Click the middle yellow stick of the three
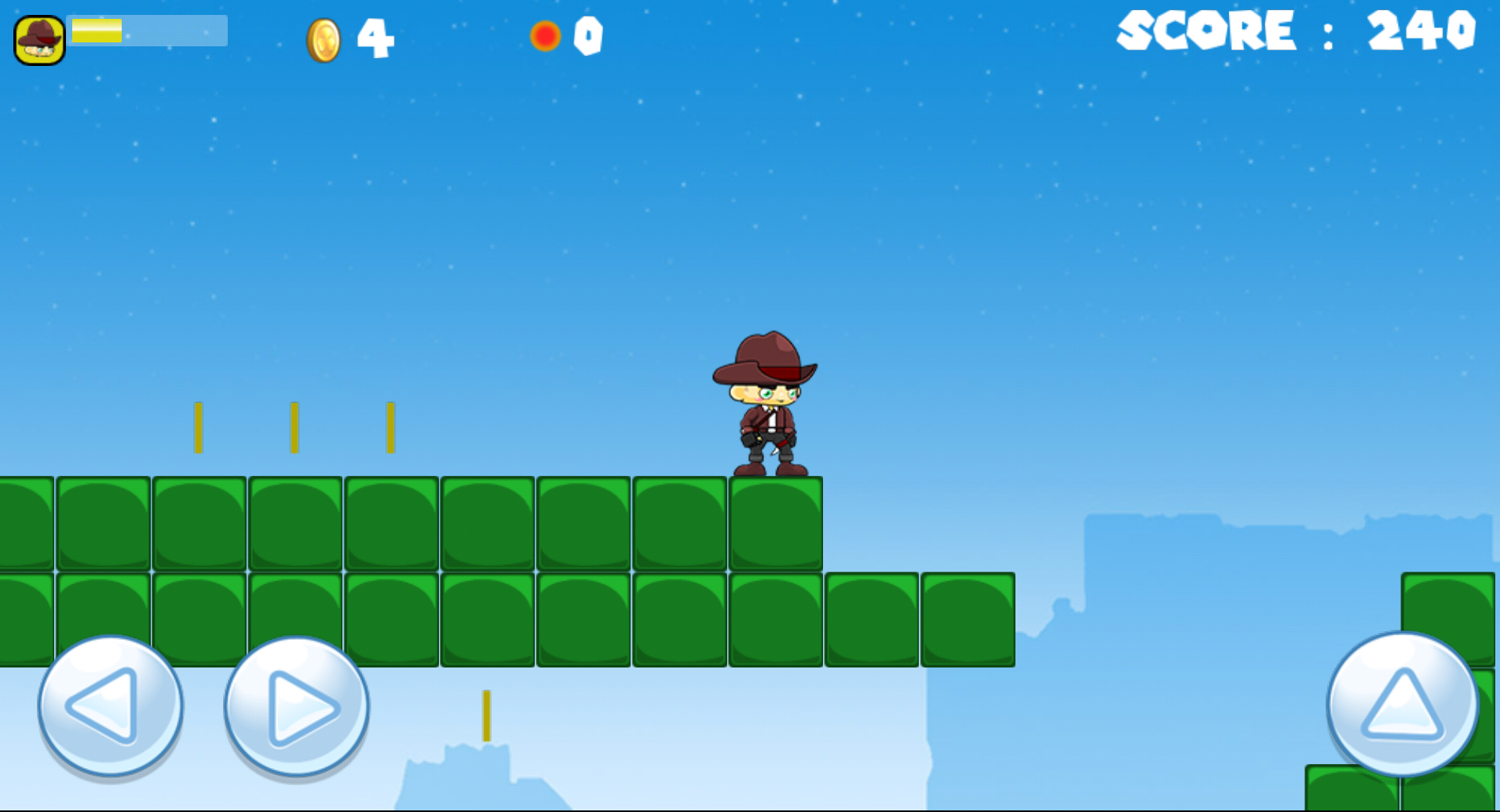The image size is (1500, 812). click(x=294, y=428)
